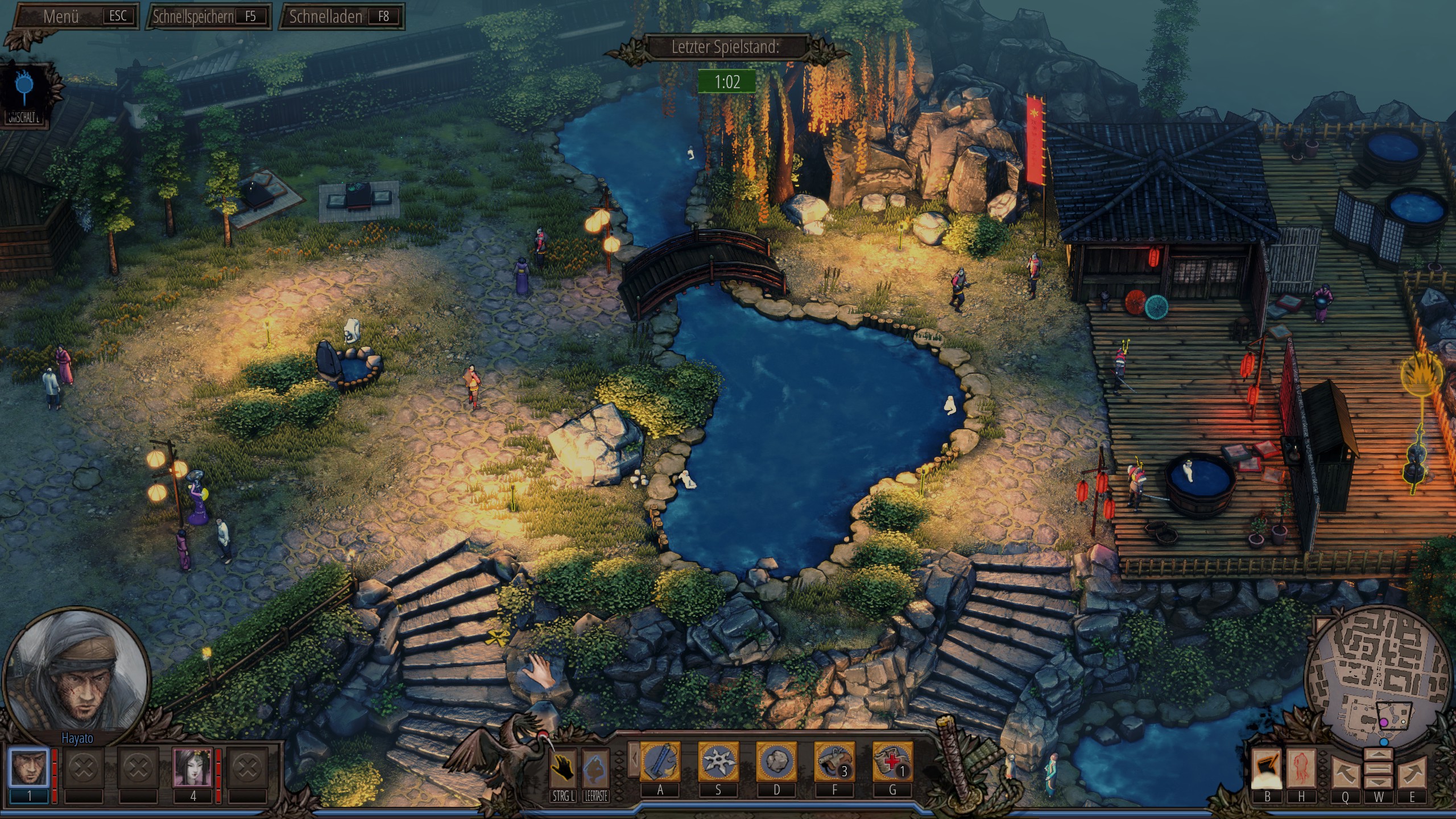Viewport: 1456px width, 819px height.
Task: Select the shuriken ability
Action: point(718,762)
